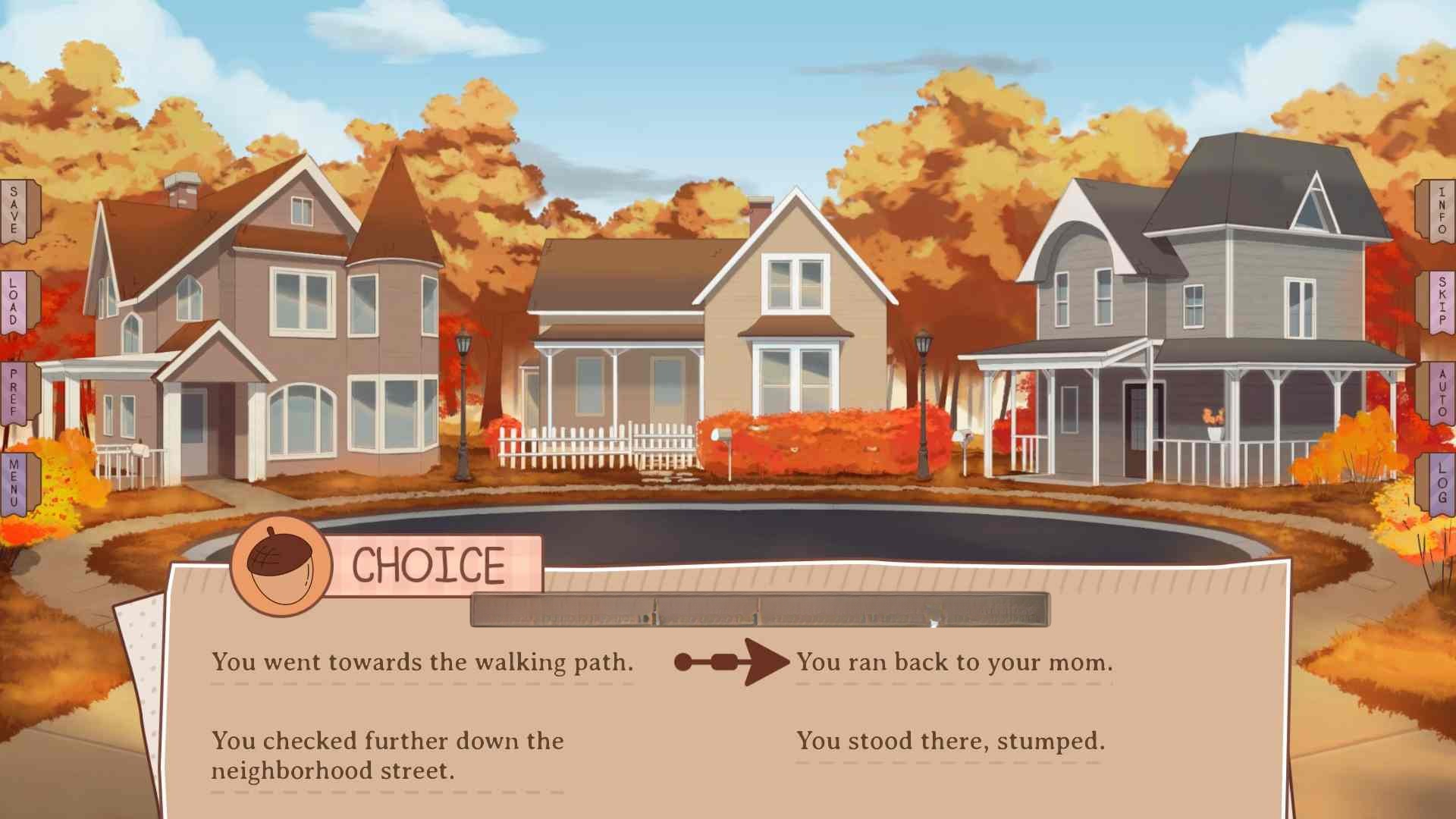Image resolution: width=1456 pixels, height=819 pixels.
Task: Open the SAVE side tab
Action: (15, 211)
